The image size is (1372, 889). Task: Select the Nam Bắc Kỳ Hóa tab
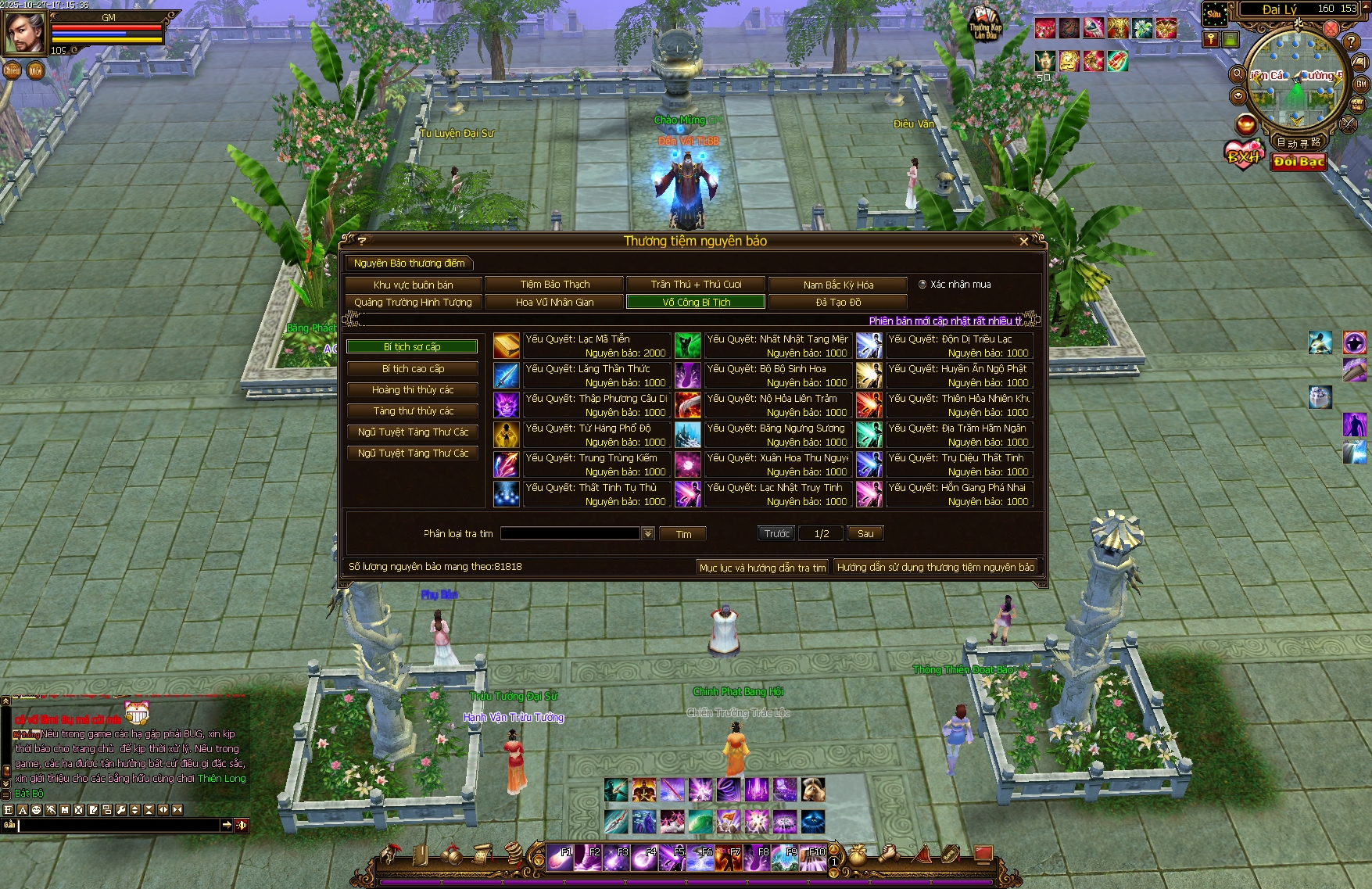(838, 285)
